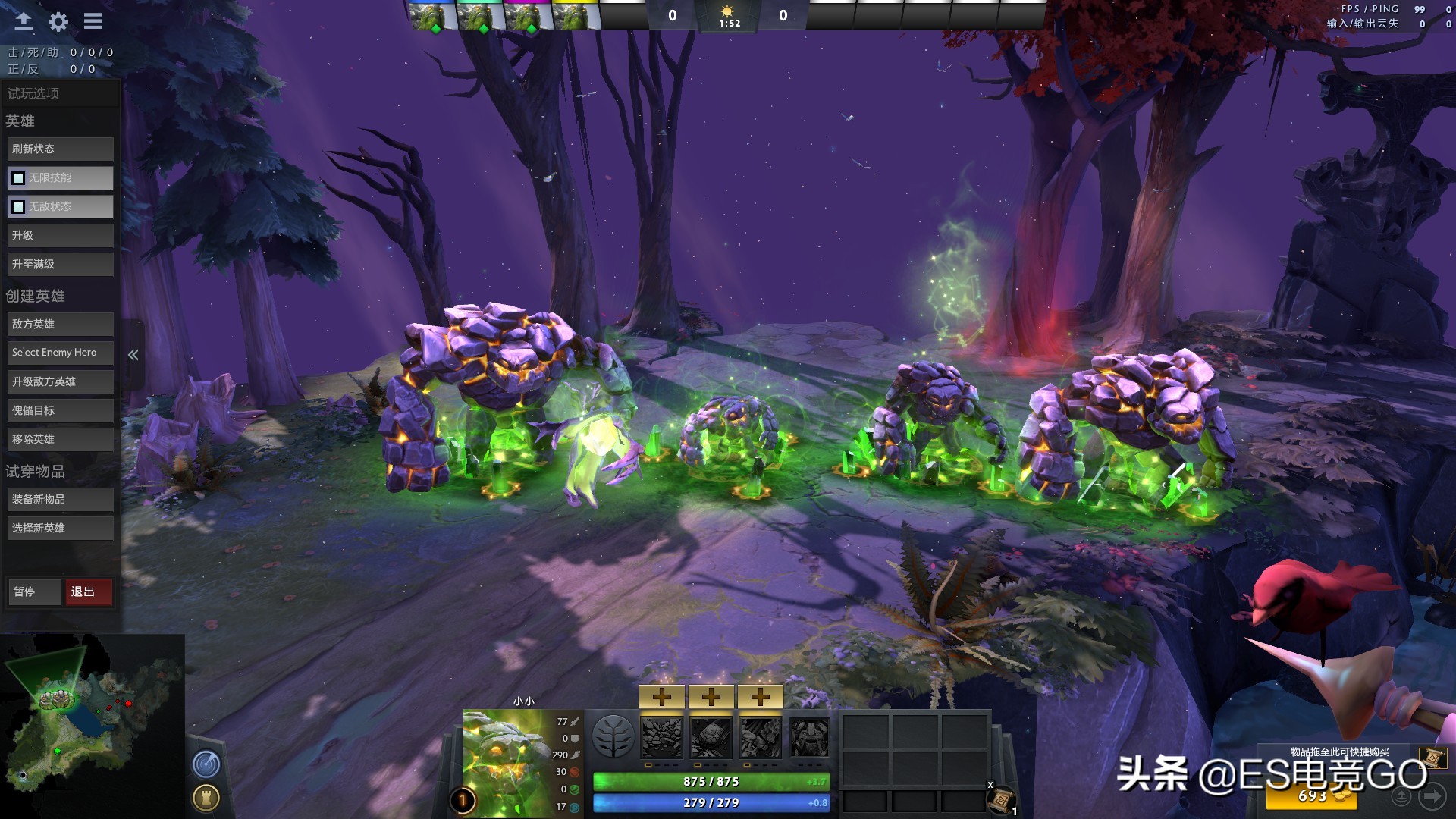
Task: Open the hamburger main menu
Action: 93,21
